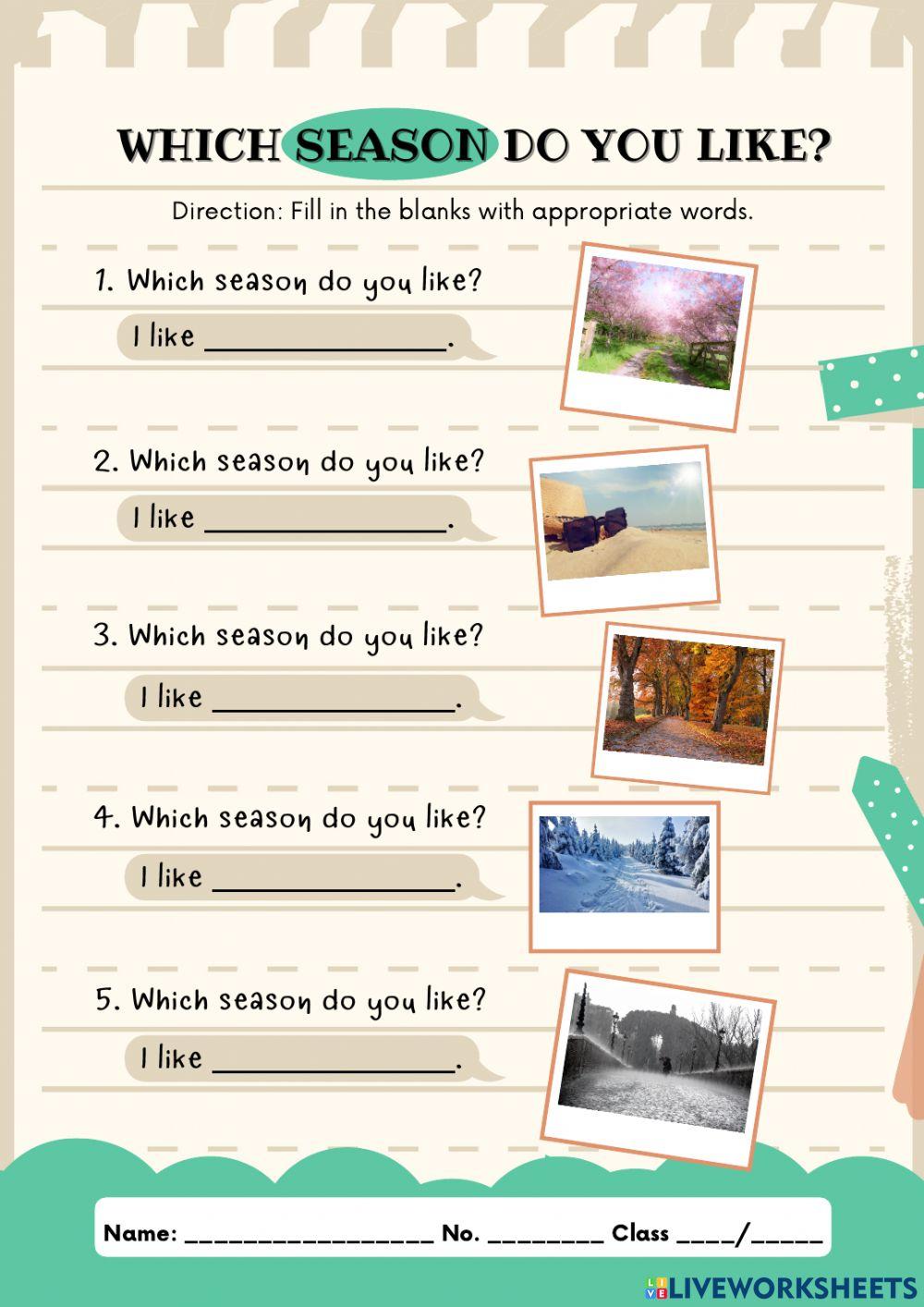The image size is (924, 1307).
Task: Activate the answer blank for question 5
Action: (x=334, y=1058)
